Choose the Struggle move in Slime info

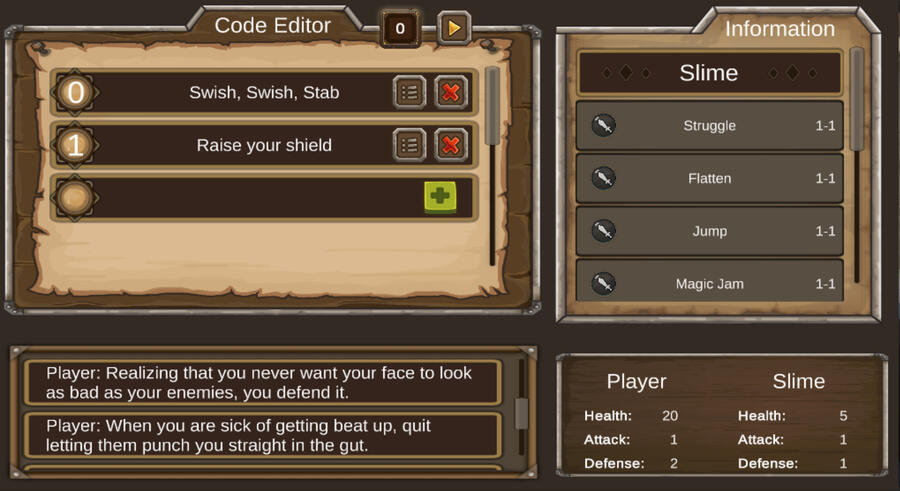[709, 126]
